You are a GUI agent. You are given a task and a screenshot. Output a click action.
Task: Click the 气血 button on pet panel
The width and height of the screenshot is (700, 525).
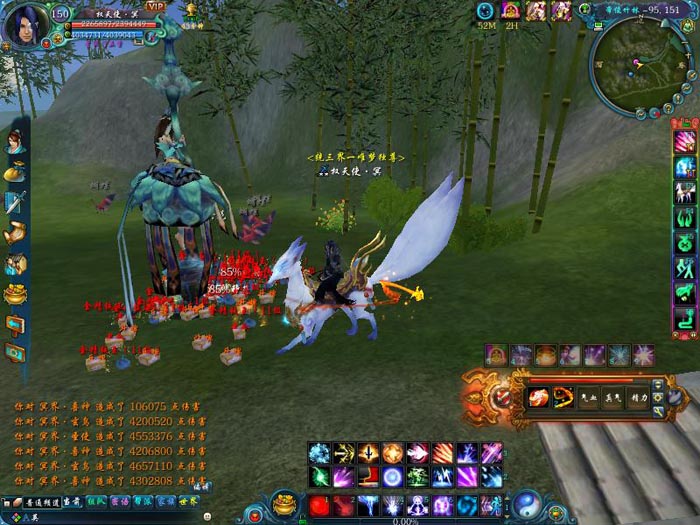(x=590, y=397)
